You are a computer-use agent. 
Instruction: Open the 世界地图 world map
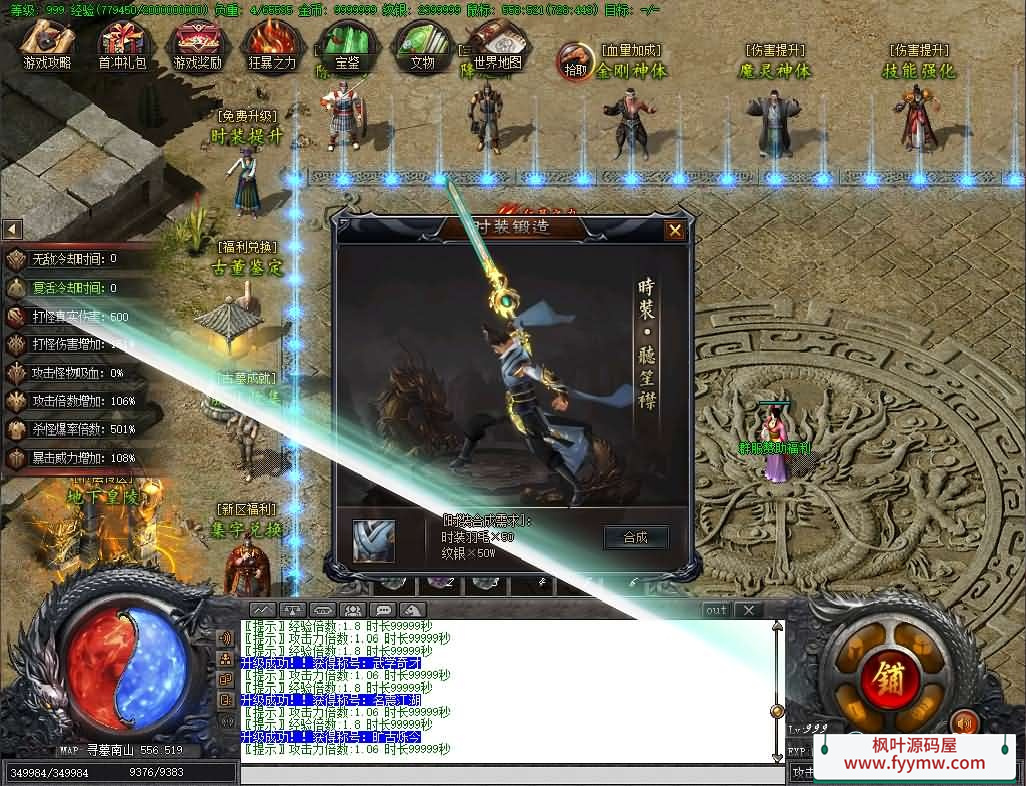tap(497, 44)
